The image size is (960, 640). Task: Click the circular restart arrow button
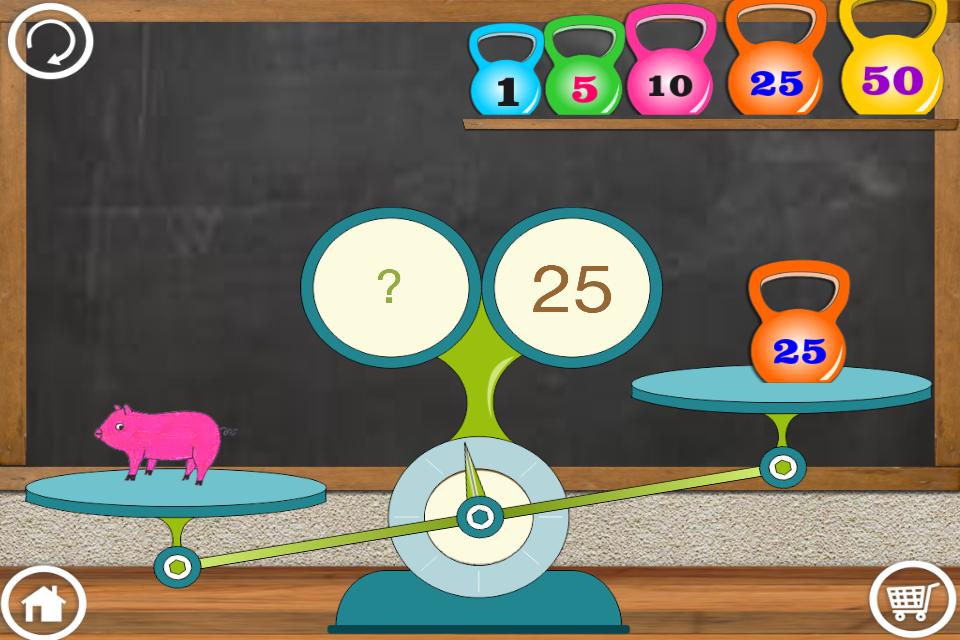50,41
